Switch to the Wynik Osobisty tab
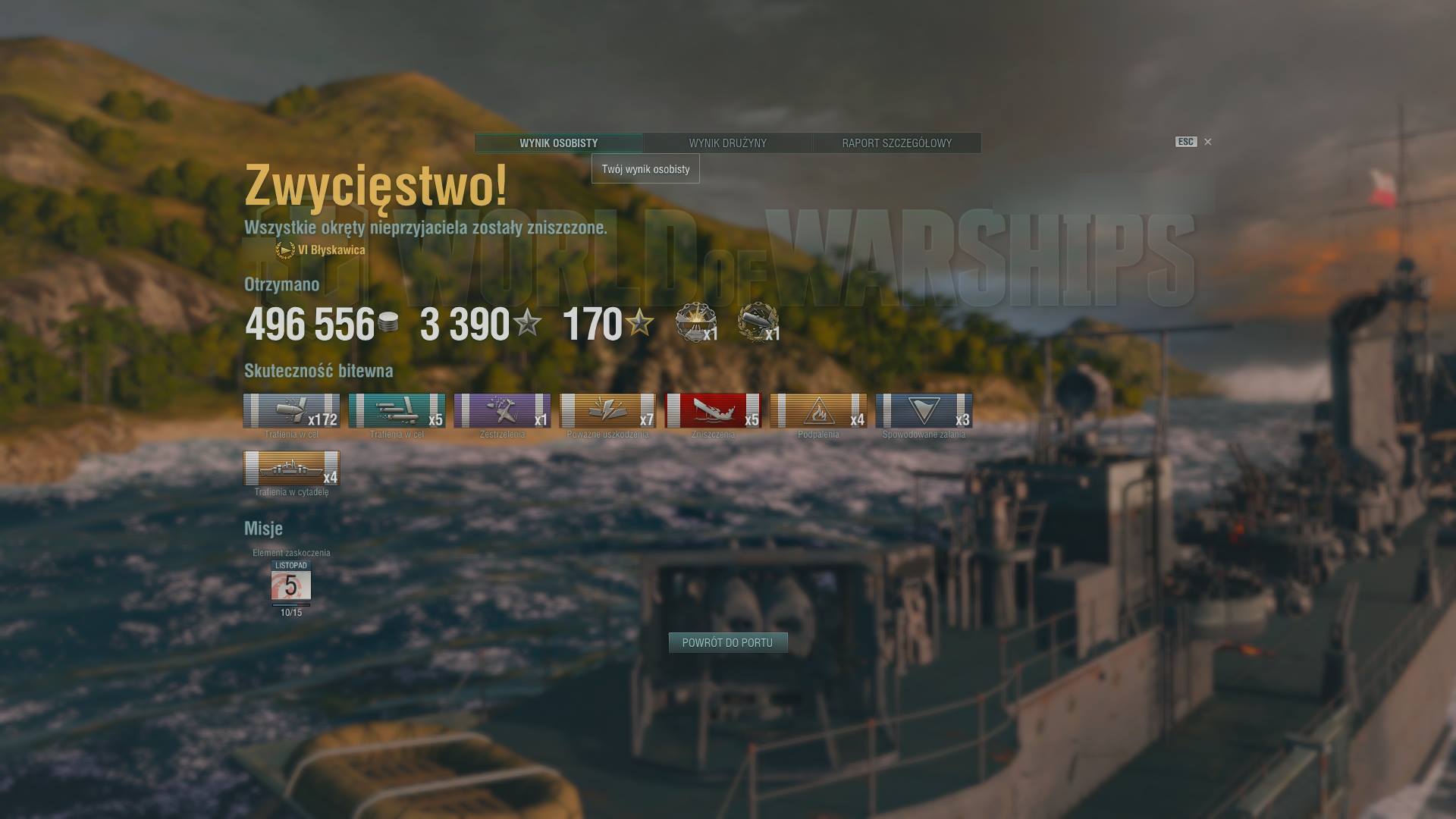Image resolution: width=1456 pixels, height=819 pixels. tap(558, 143)
